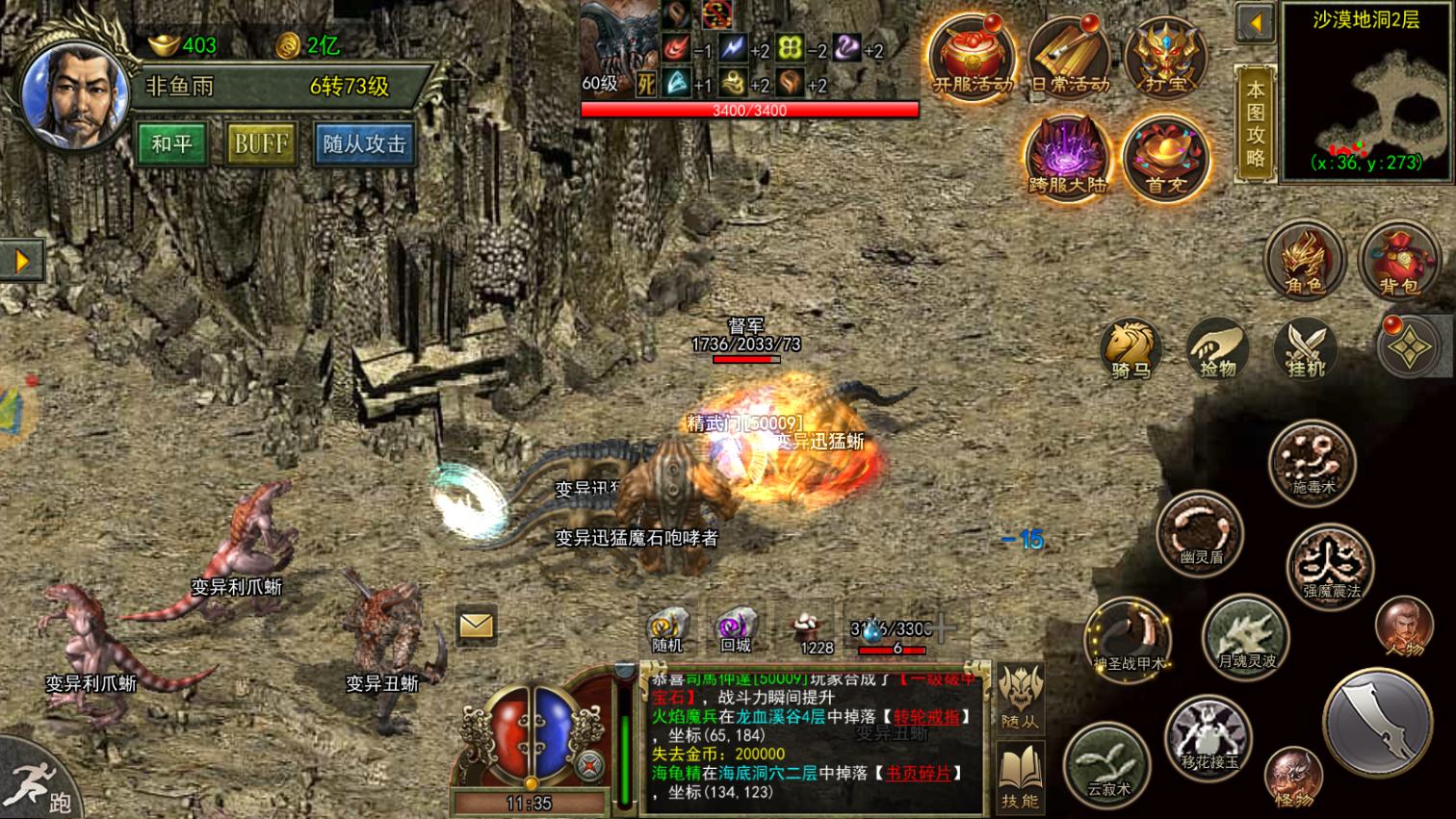Open the mail envelope icon
This screenshot has width=1456, height=819.
[473, 625]
